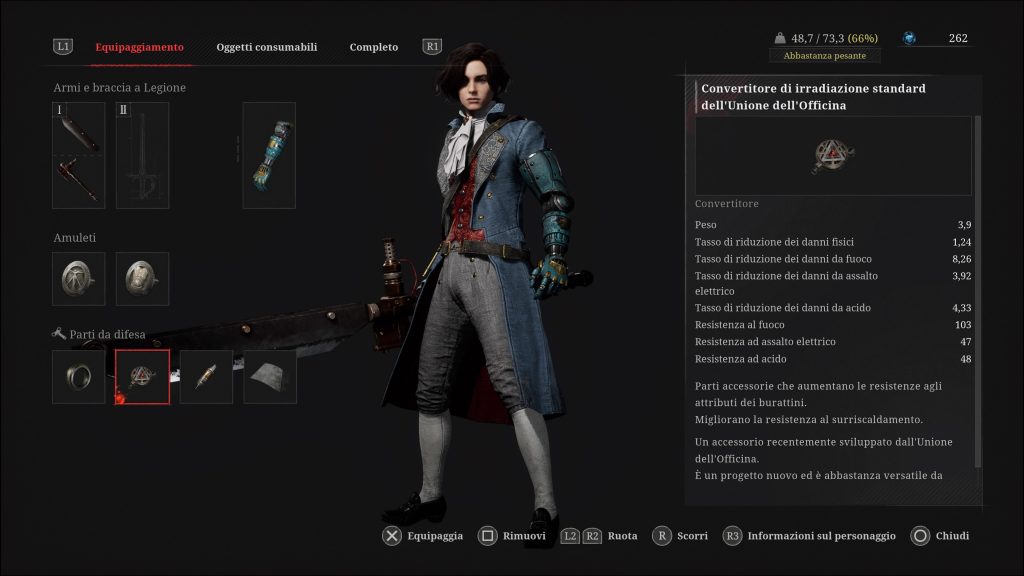The width and height of the screenshot is (1024, 576).
Task: Choose the greatsword in weapon slot II
Action: coord(142,155)
